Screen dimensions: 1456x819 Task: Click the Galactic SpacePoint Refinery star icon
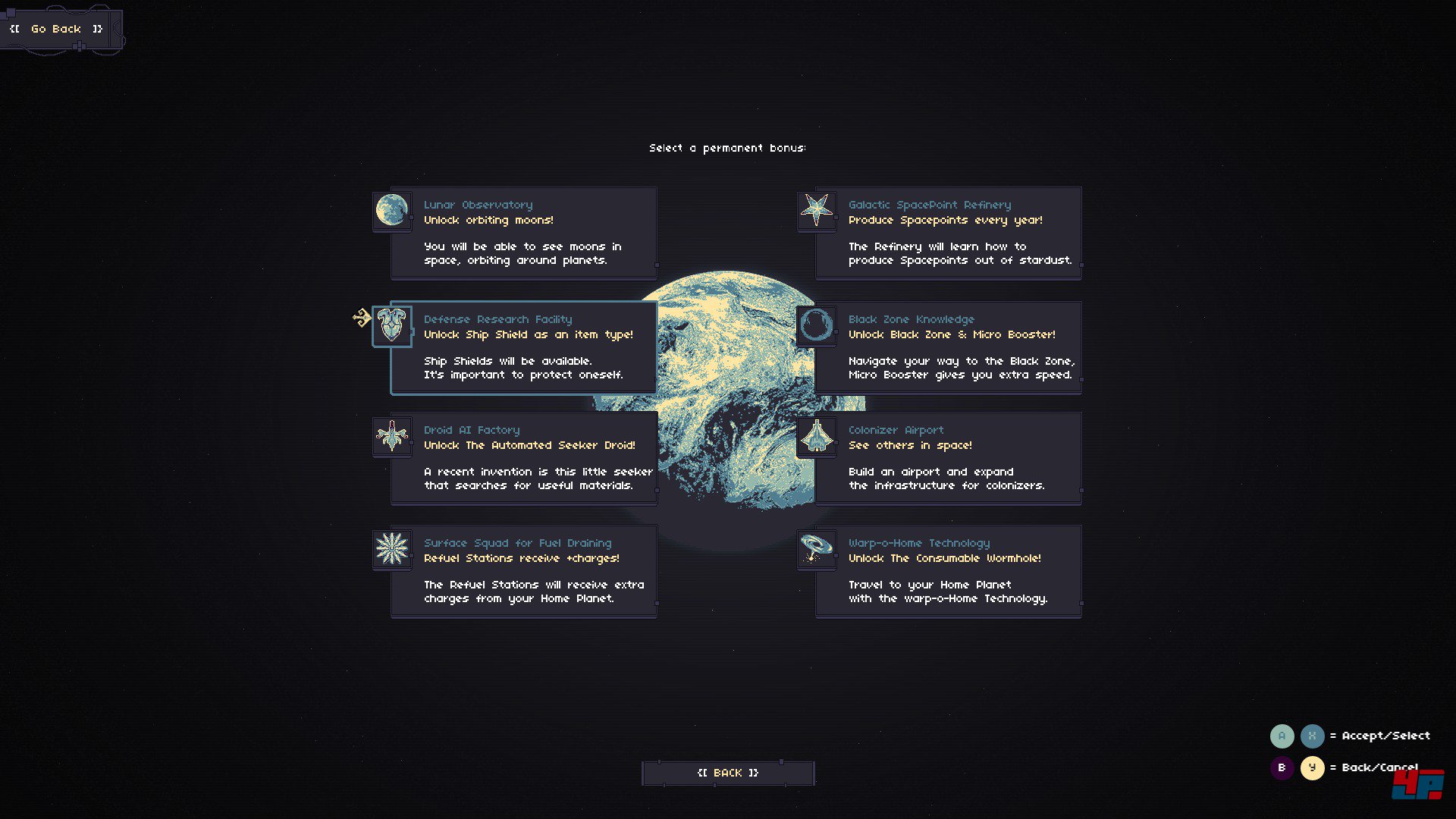(x=816, y=210)
